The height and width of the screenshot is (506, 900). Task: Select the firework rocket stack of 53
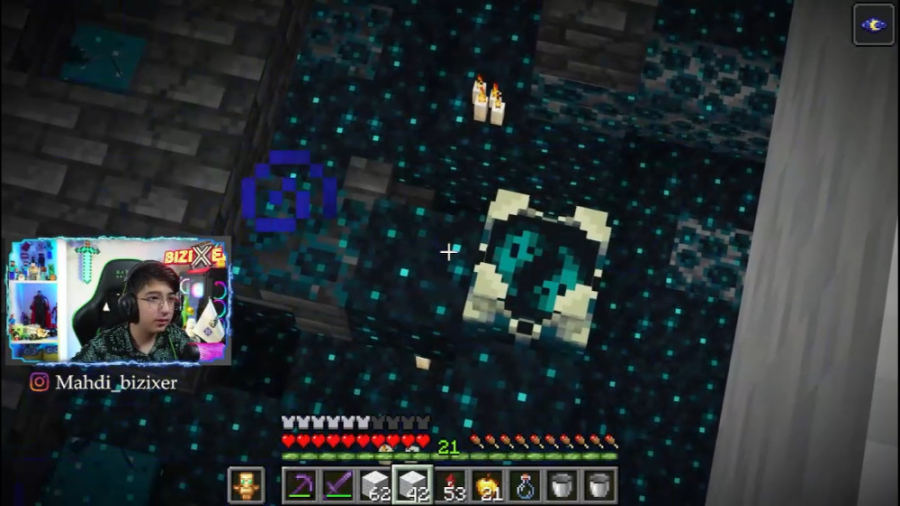click(450, 485)
